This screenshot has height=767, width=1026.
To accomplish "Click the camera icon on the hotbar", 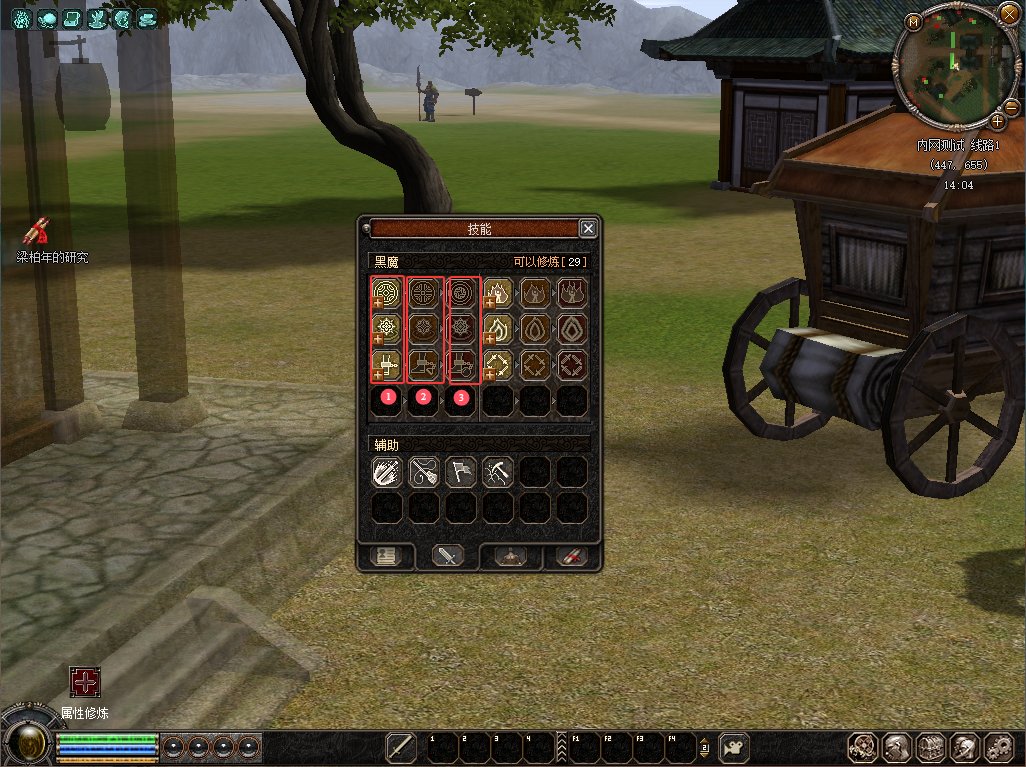I will 735,747.
